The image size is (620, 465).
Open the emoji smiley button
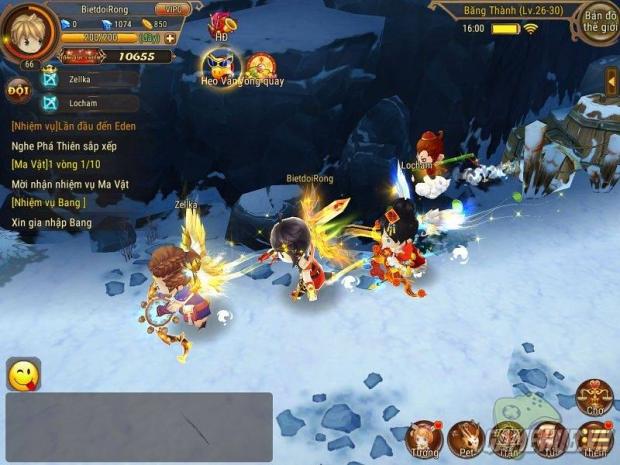(23, 374)
